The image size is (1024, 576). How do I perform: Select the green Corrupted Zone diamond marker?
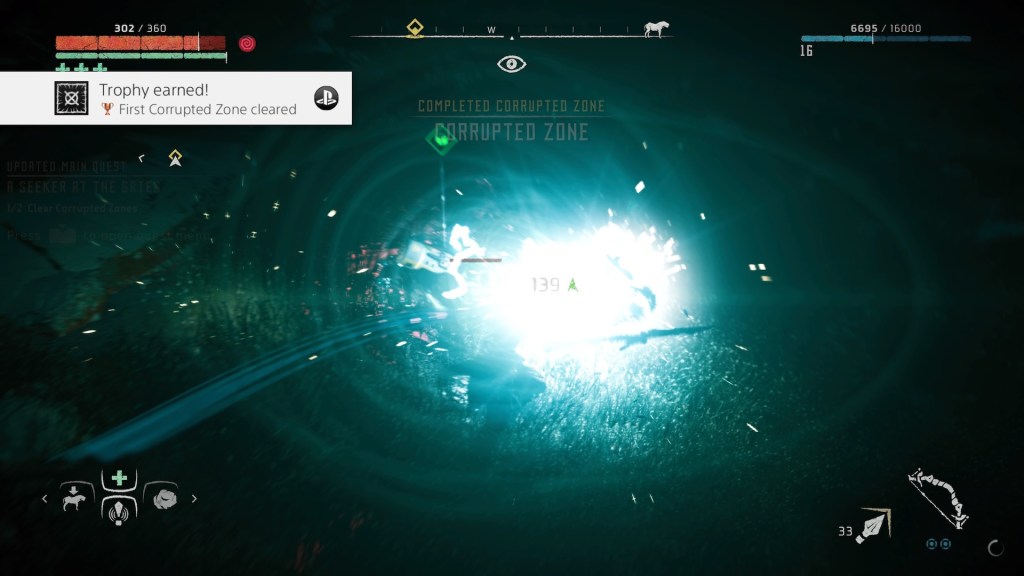440,138
